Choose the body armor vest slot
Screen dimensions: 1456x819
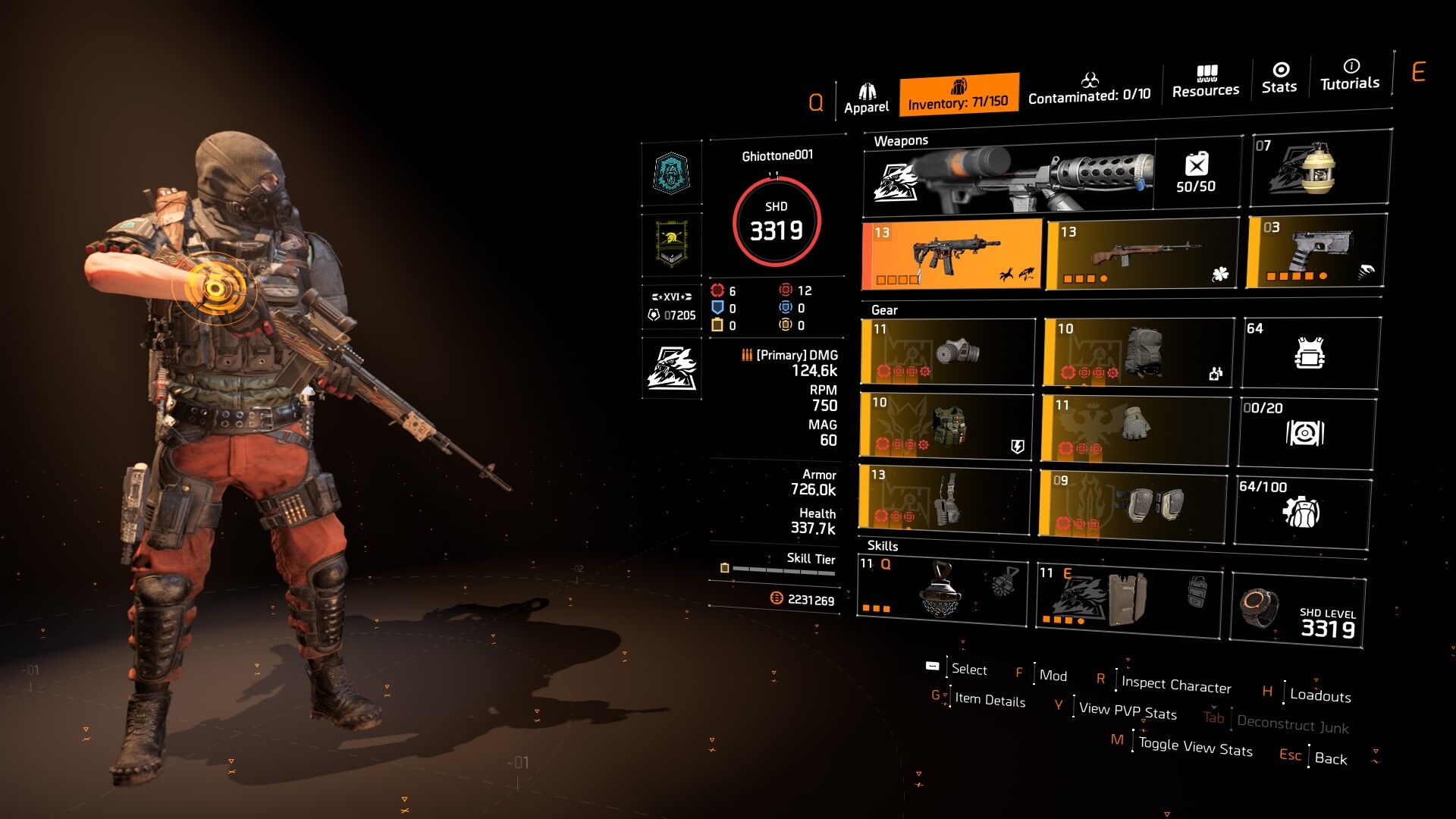pos(946,425)
